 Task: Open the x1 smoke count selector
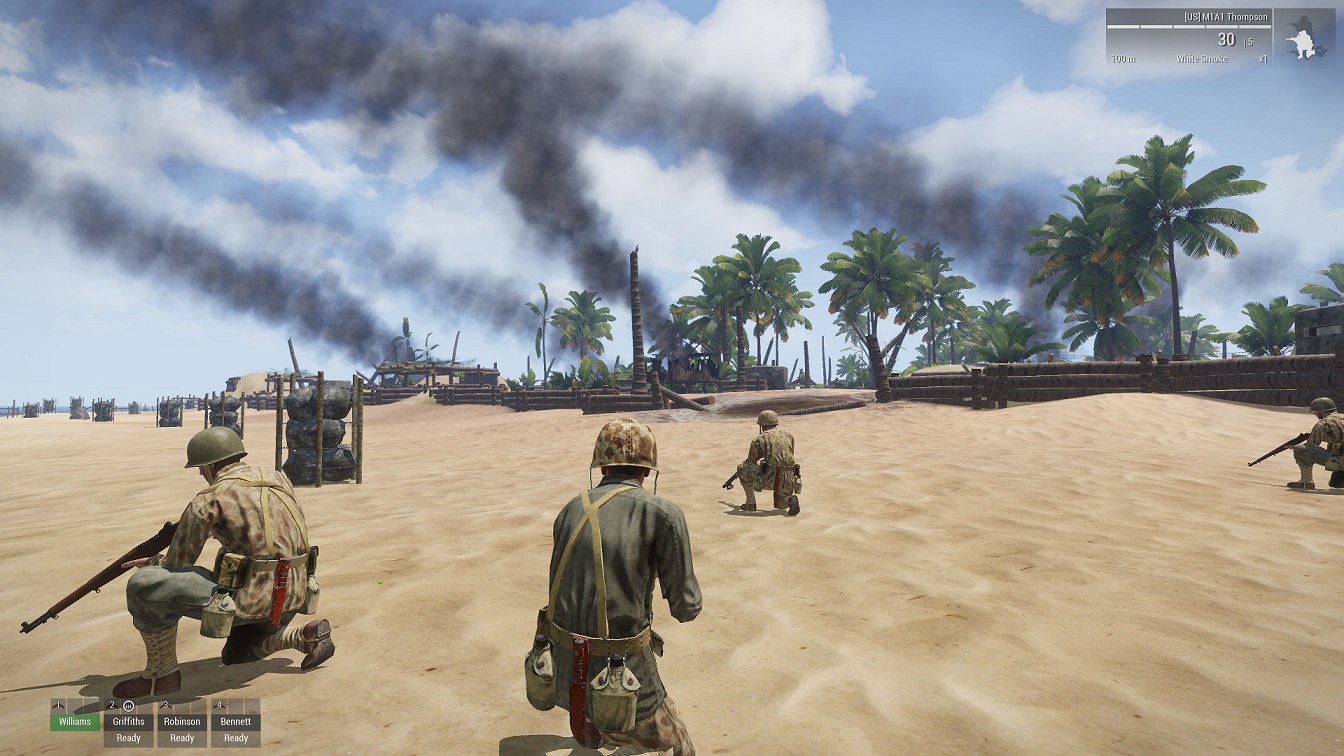(x=1263, y=58)
